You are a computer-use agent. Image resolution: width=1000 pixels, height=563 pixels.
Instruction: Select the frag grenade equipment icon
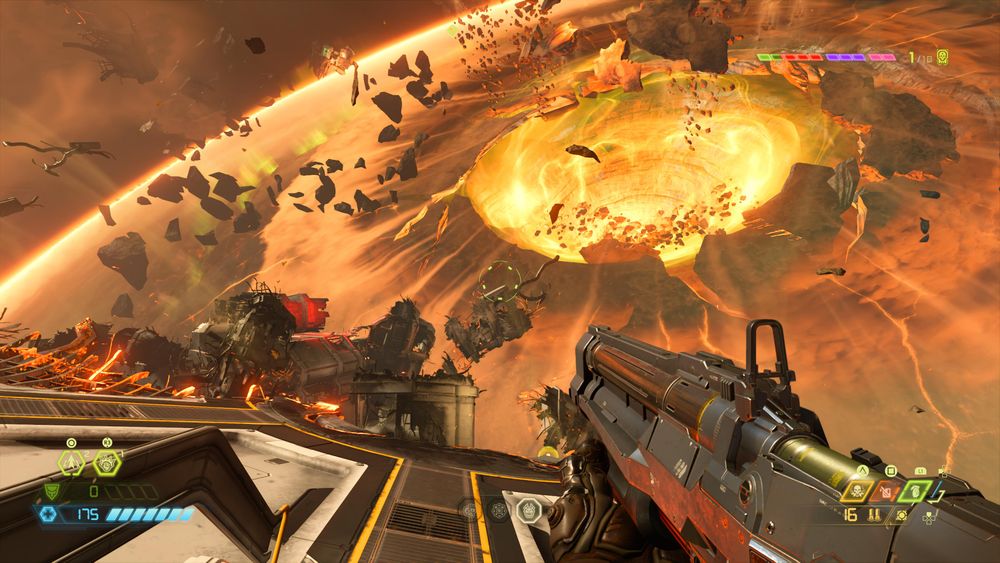click(x=71, y=463)
